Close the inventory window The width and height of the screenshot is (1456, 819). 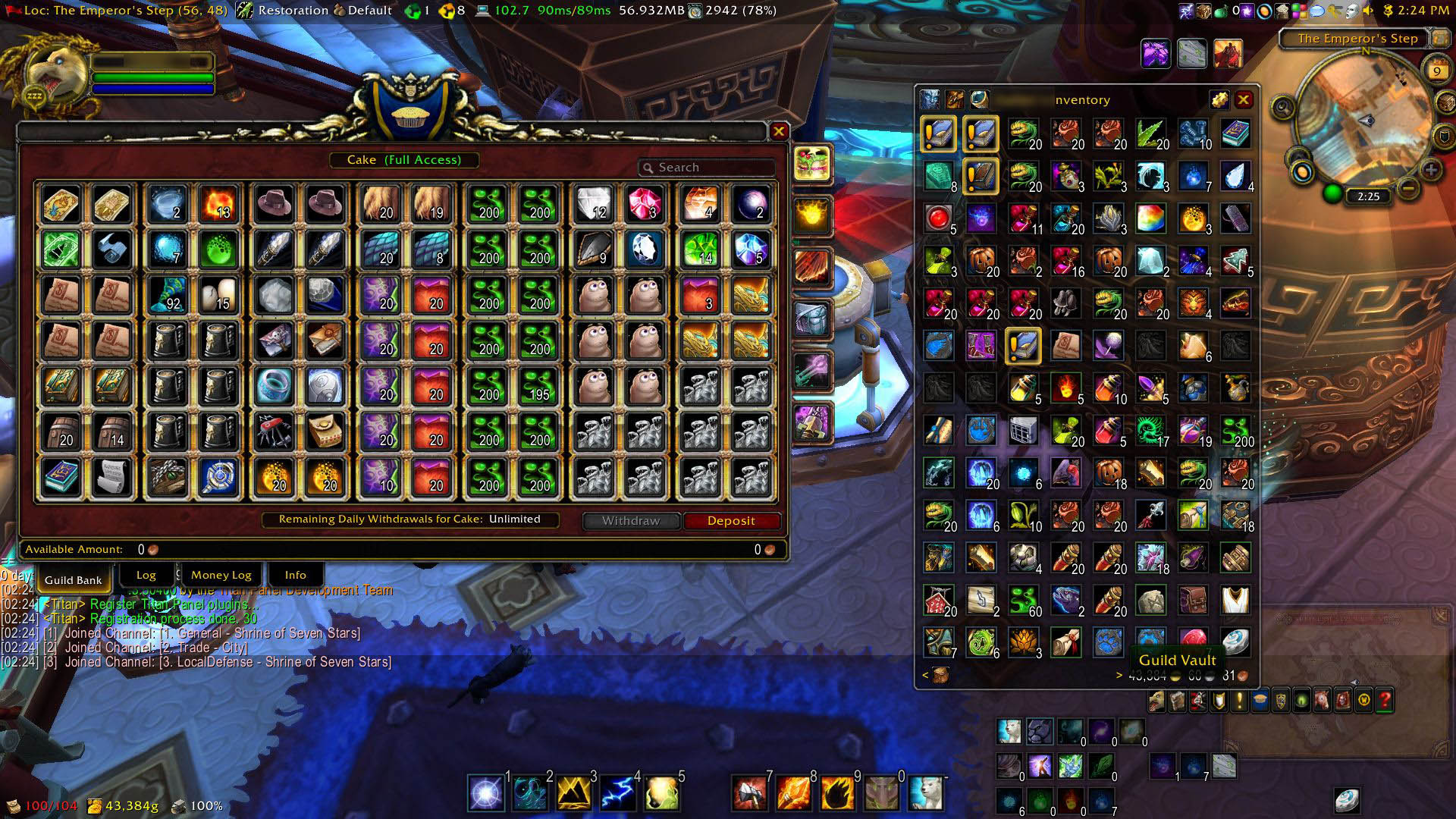point(1244,100)
